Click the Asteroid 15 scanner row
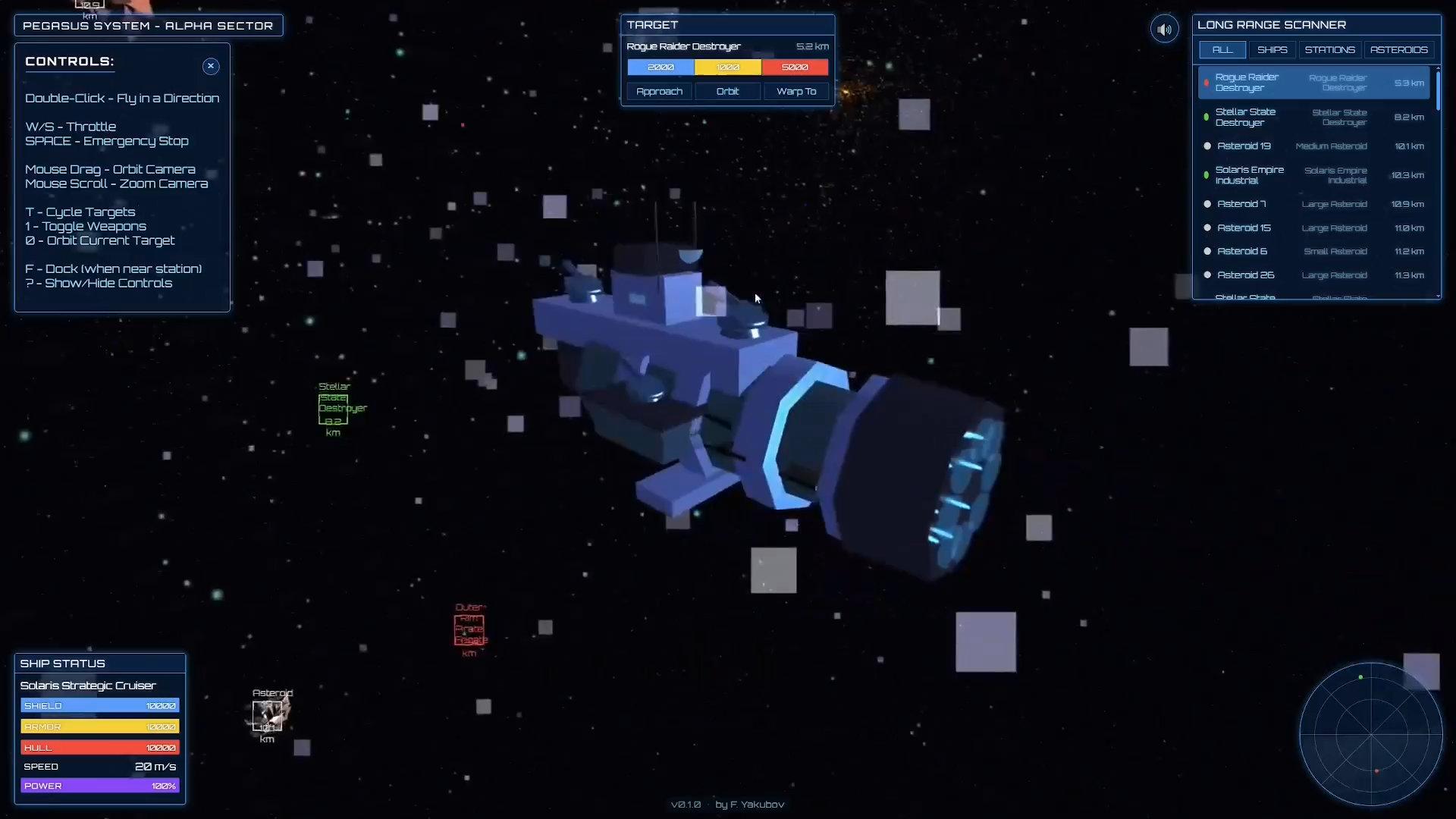The height and width of the screenshot is (819, 1456). point(1313,228)
